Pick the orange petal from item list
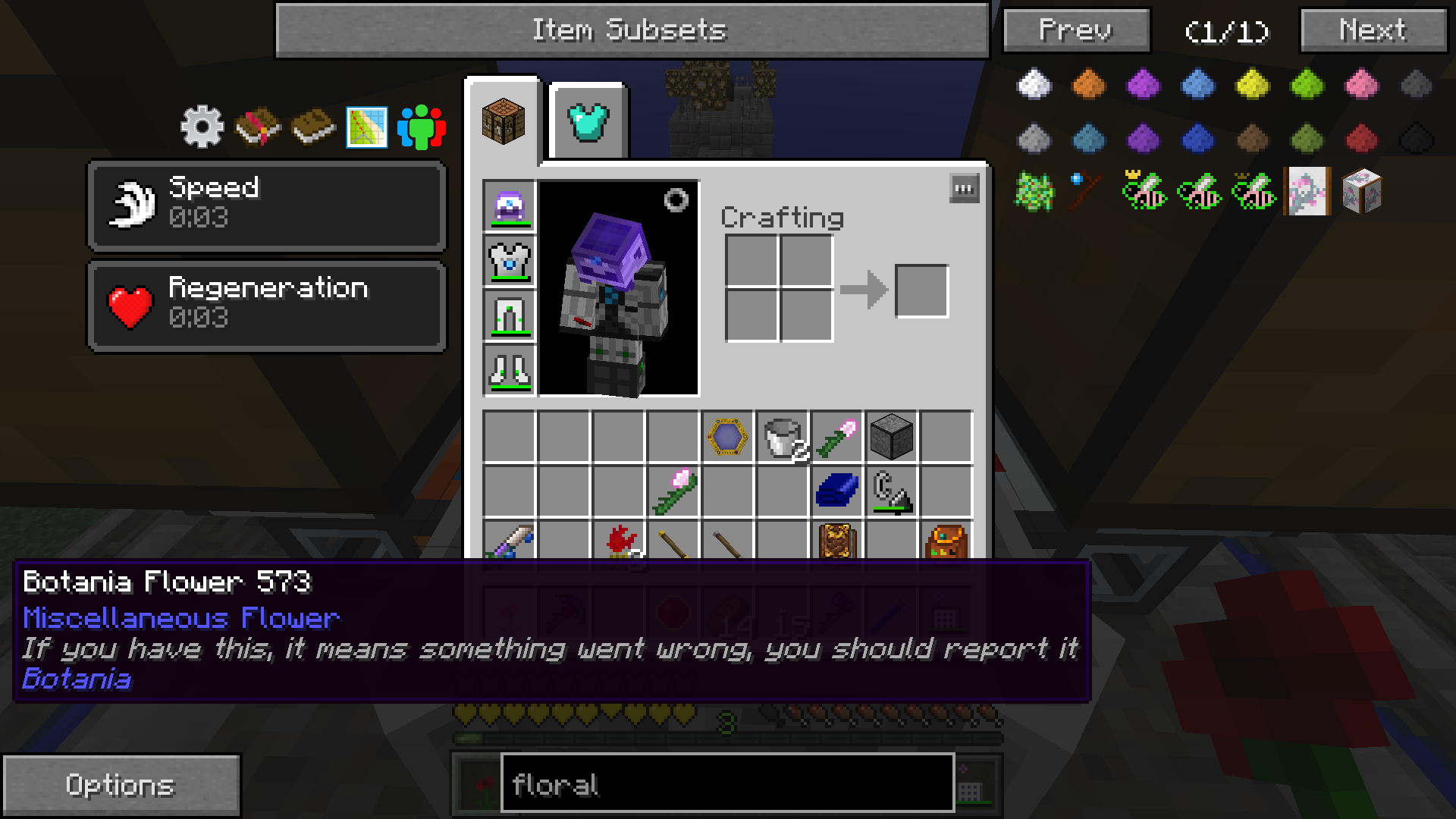 click(1089, 84)
